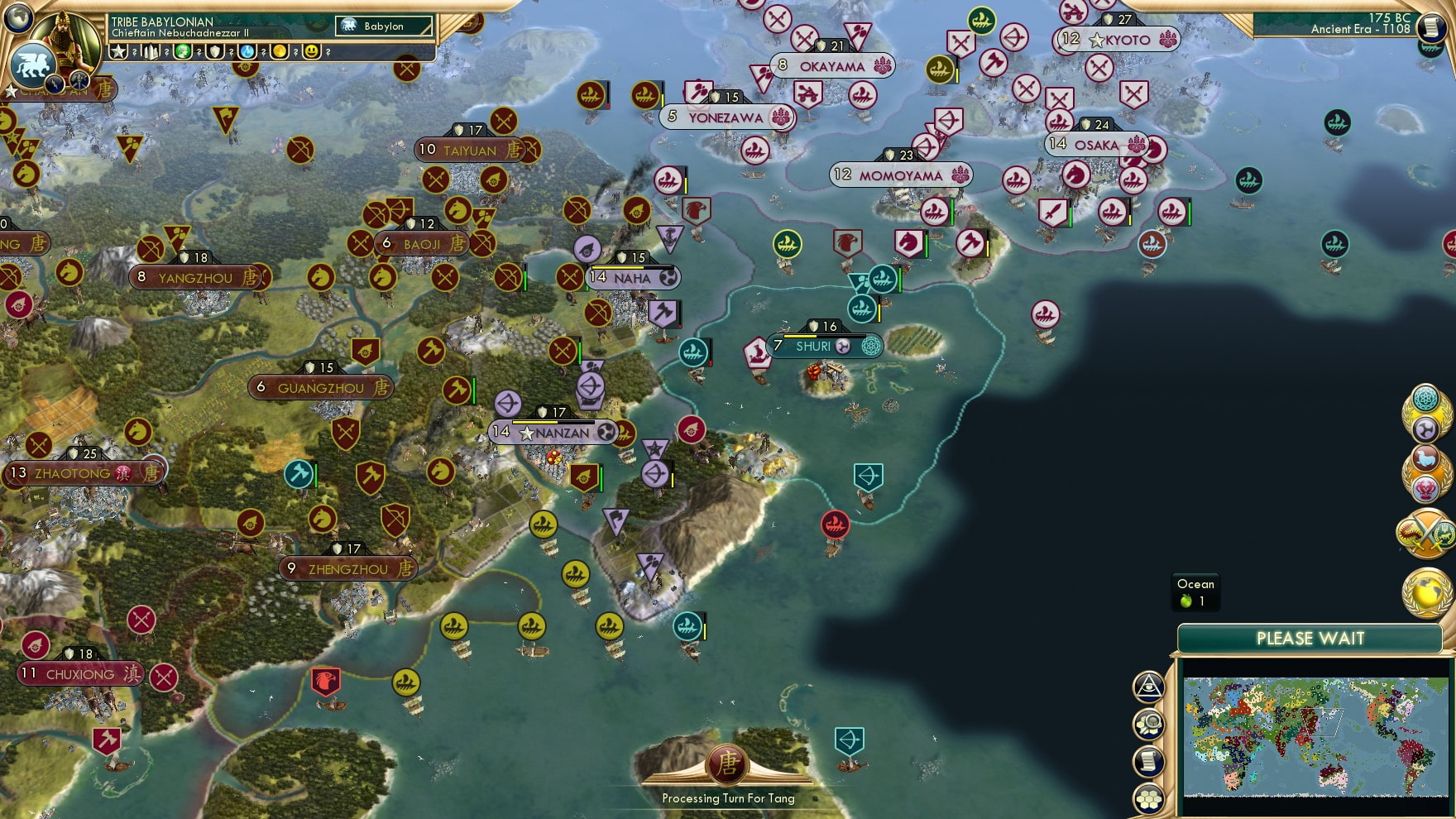Toggle map overlay with the eye pyramid icon
This screenshot has height=819, width=1456.
pos(1148,686)
